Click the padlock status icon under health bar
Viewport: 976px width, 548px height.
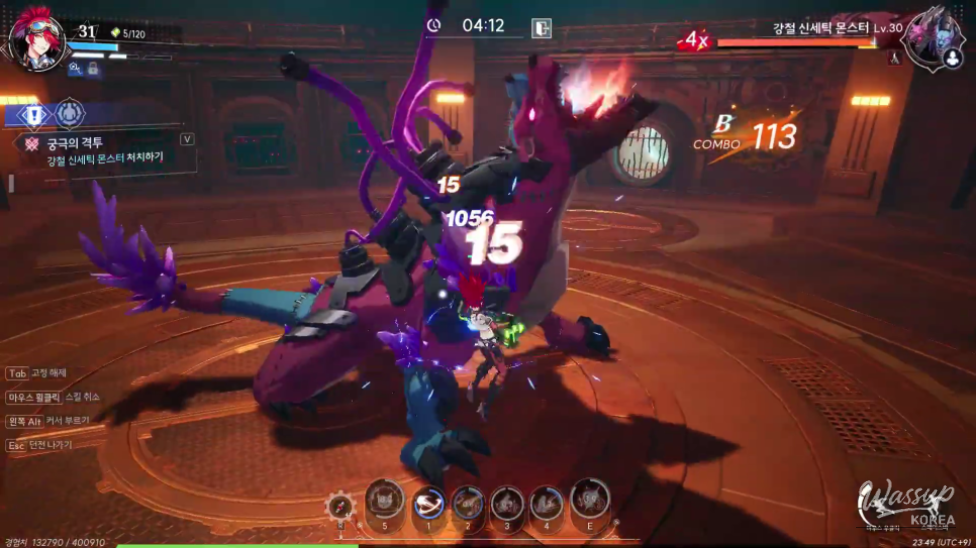point(93,69)
